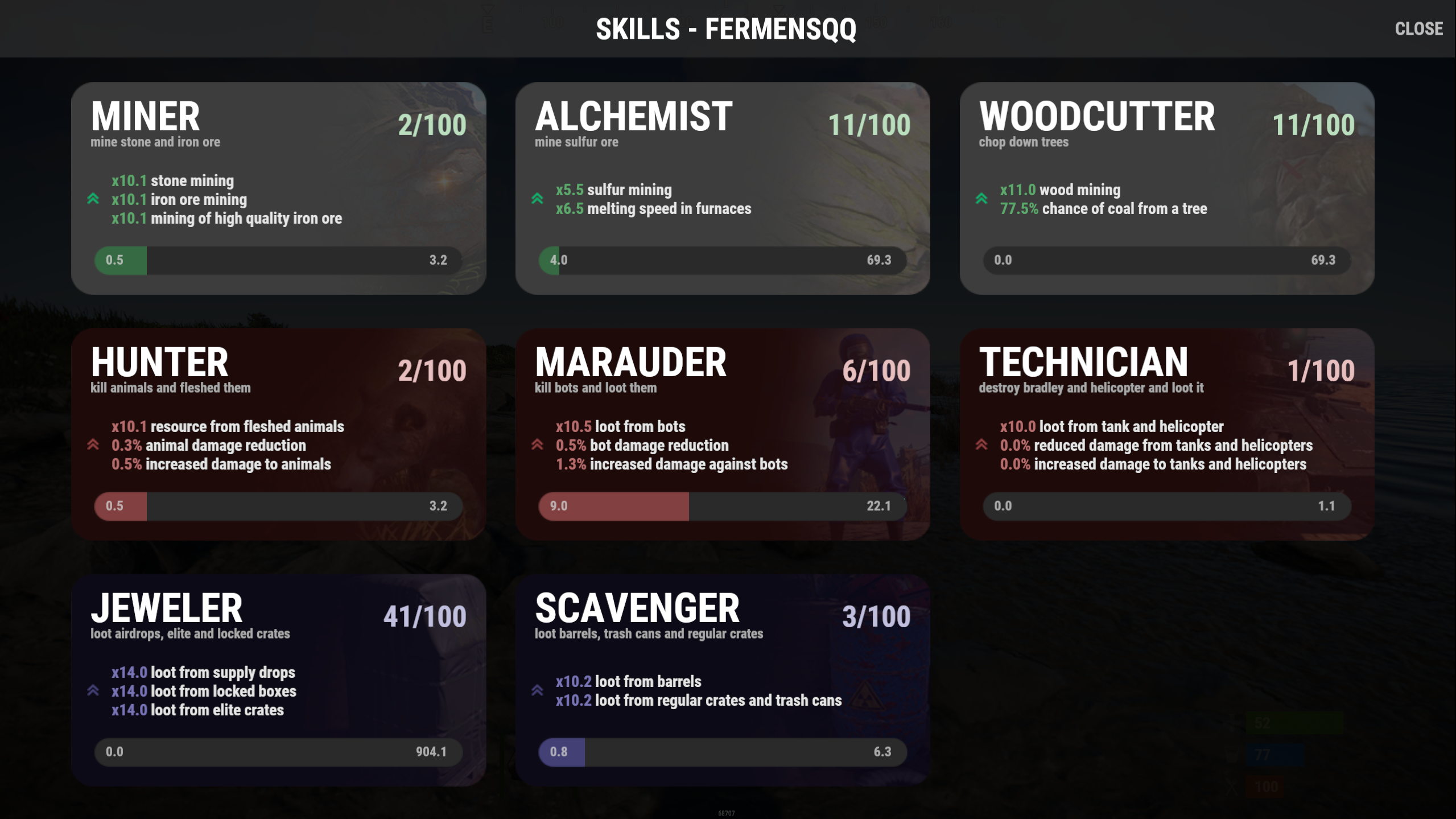Click the Technician upgrade arrow icon
This screenshot has width=1456, height=819.
pos(981,445)
